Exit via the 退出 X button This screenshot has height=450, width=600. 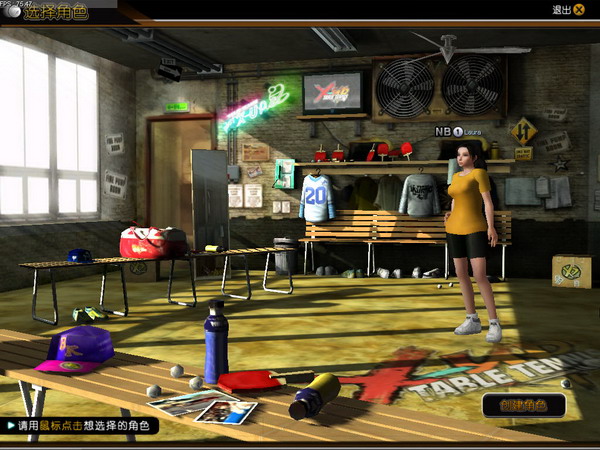(579, 10)
